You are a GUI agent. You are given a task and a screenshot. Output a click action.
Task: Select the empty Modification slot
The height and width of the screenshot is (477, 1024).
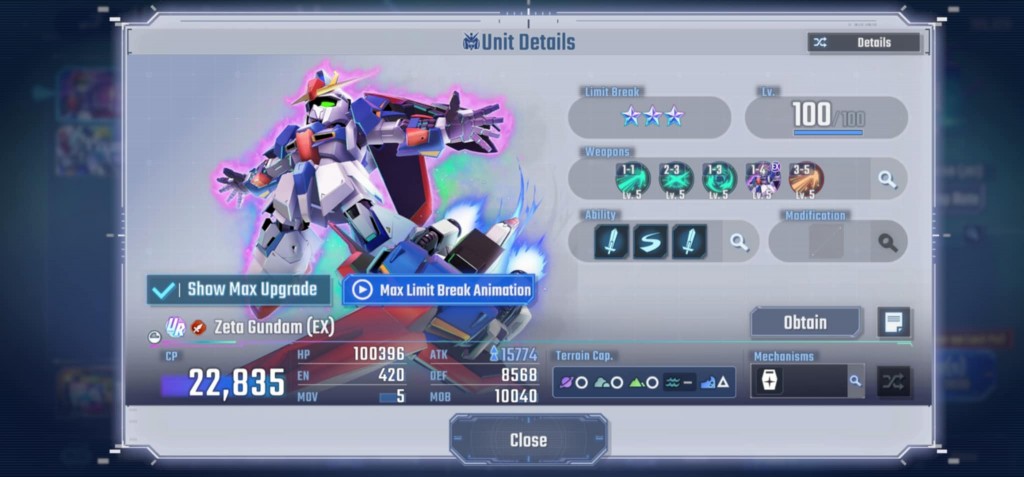tap(826, 241)
